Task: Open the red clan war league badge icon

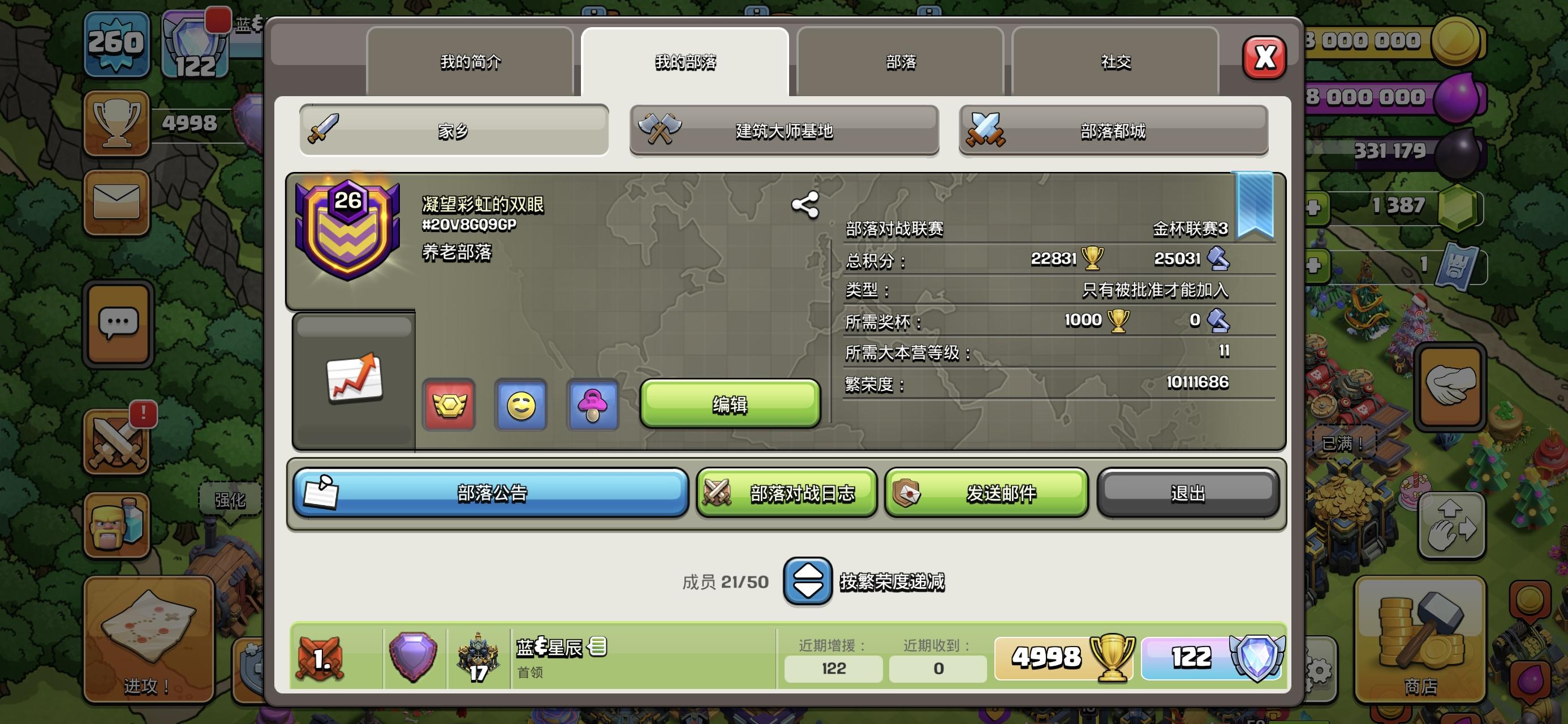Action: click(449, 405)
